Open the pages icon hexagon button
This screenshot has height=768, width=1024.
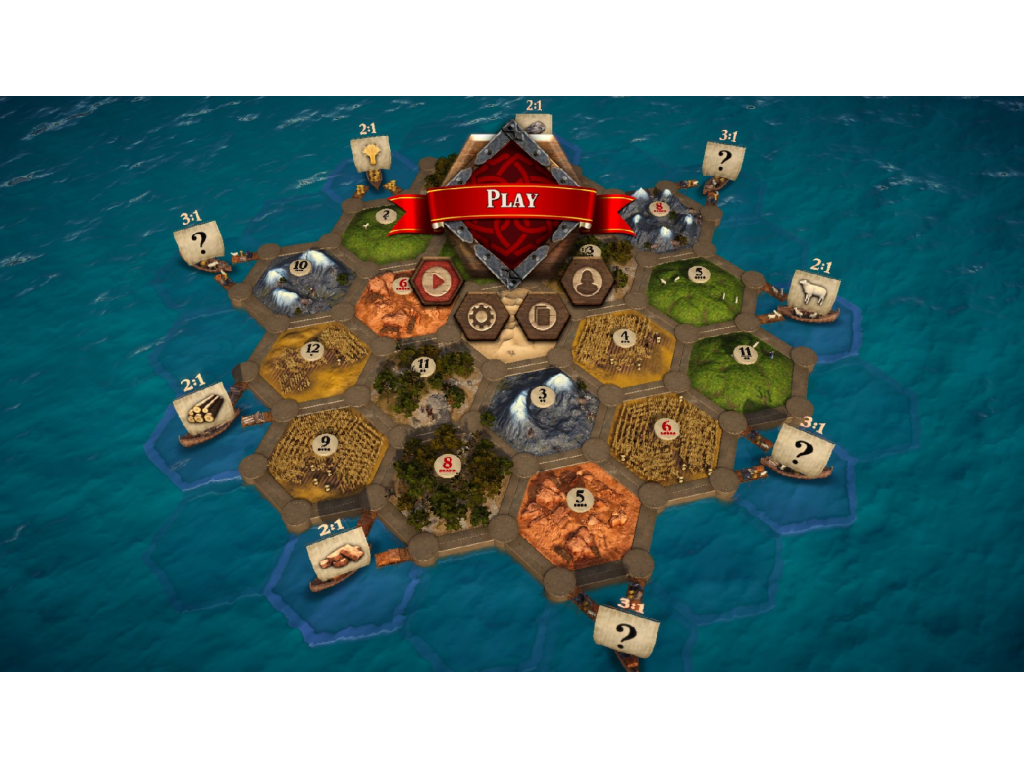[x=544, y=317]
